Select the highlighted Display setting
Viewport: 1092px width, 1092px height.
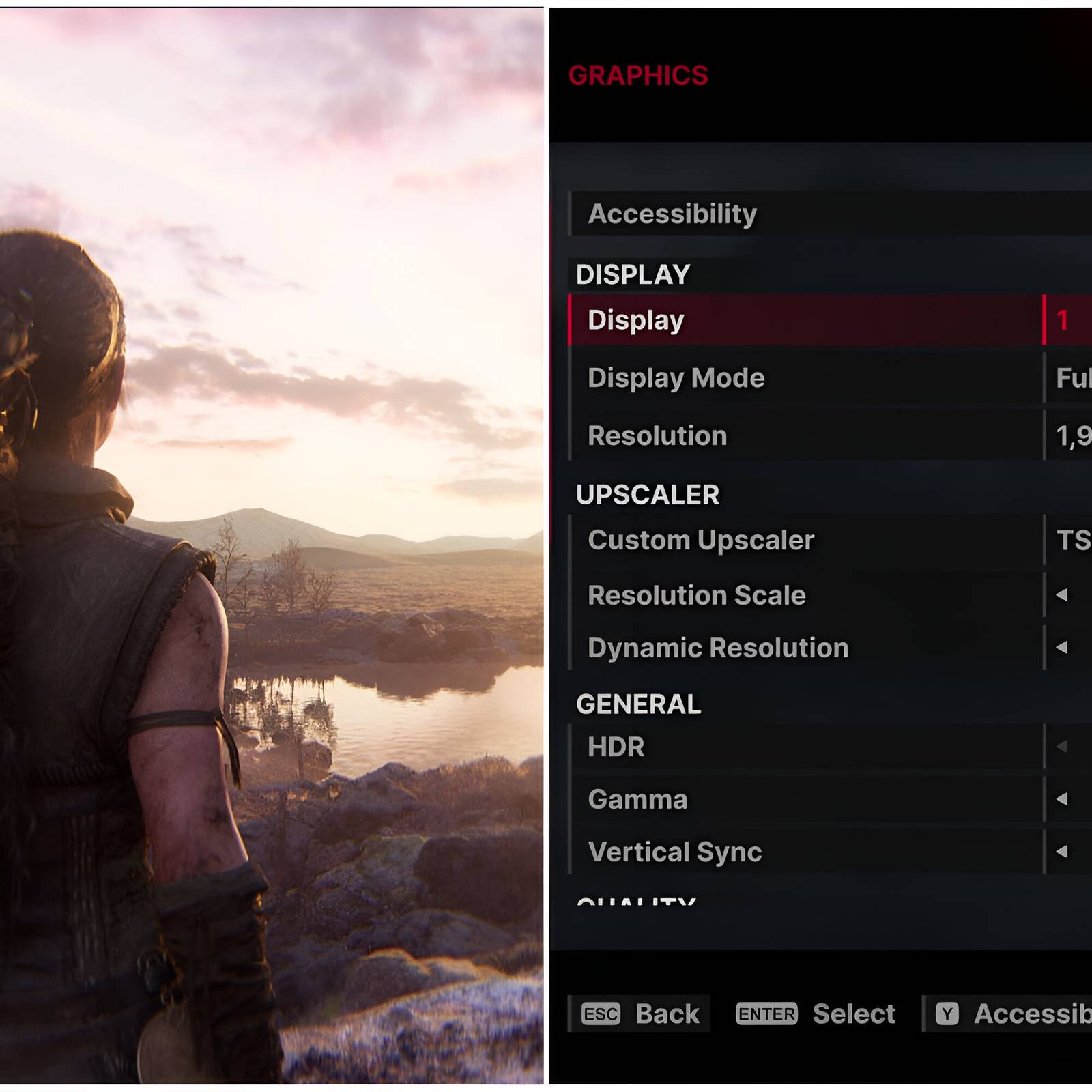(x=636, y=320)
